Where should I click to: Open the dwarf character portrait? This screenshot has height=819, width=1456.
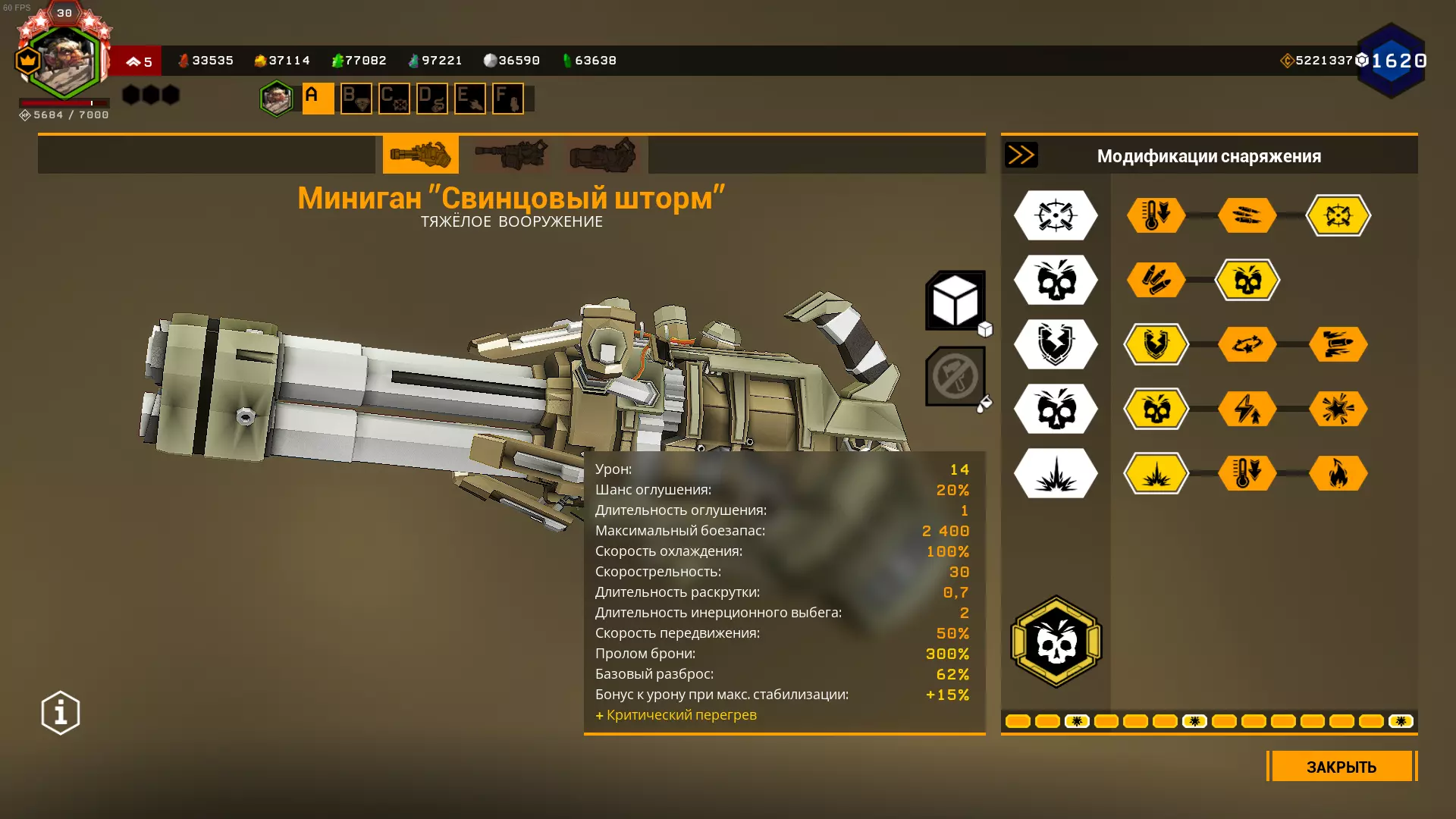[64, 62]
